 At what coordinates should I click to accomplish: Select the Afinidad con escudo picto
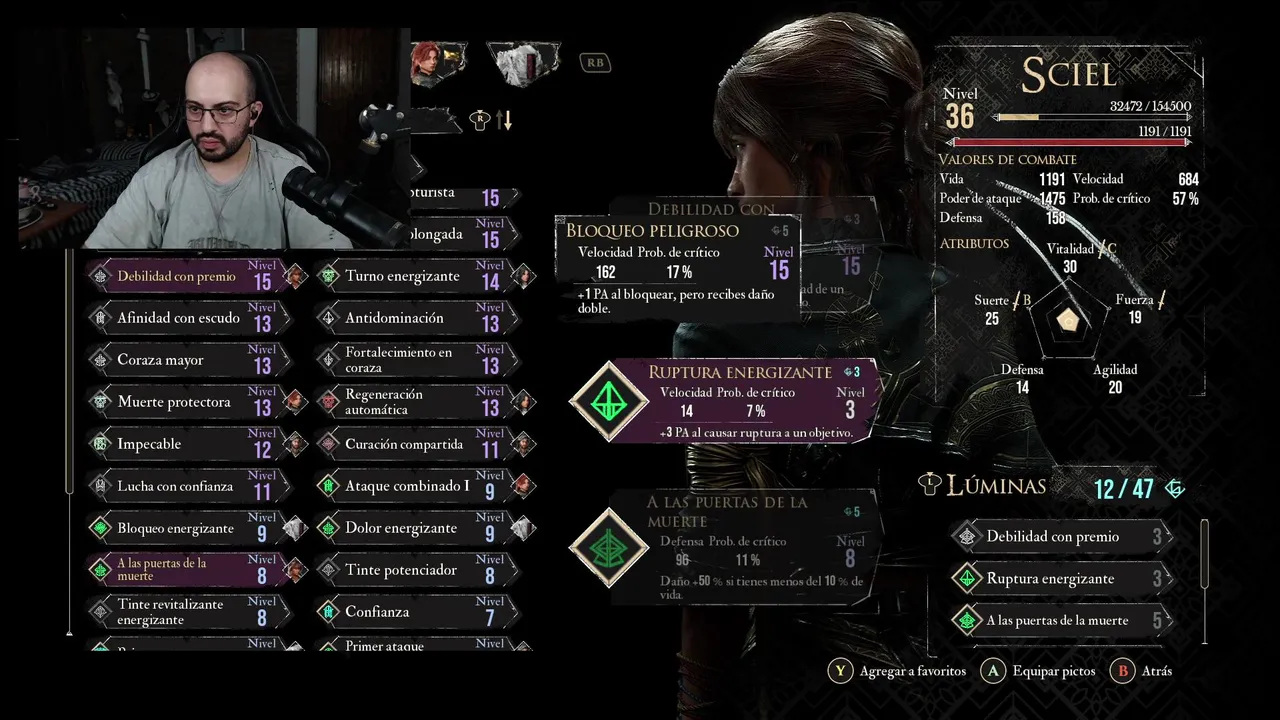180,318
